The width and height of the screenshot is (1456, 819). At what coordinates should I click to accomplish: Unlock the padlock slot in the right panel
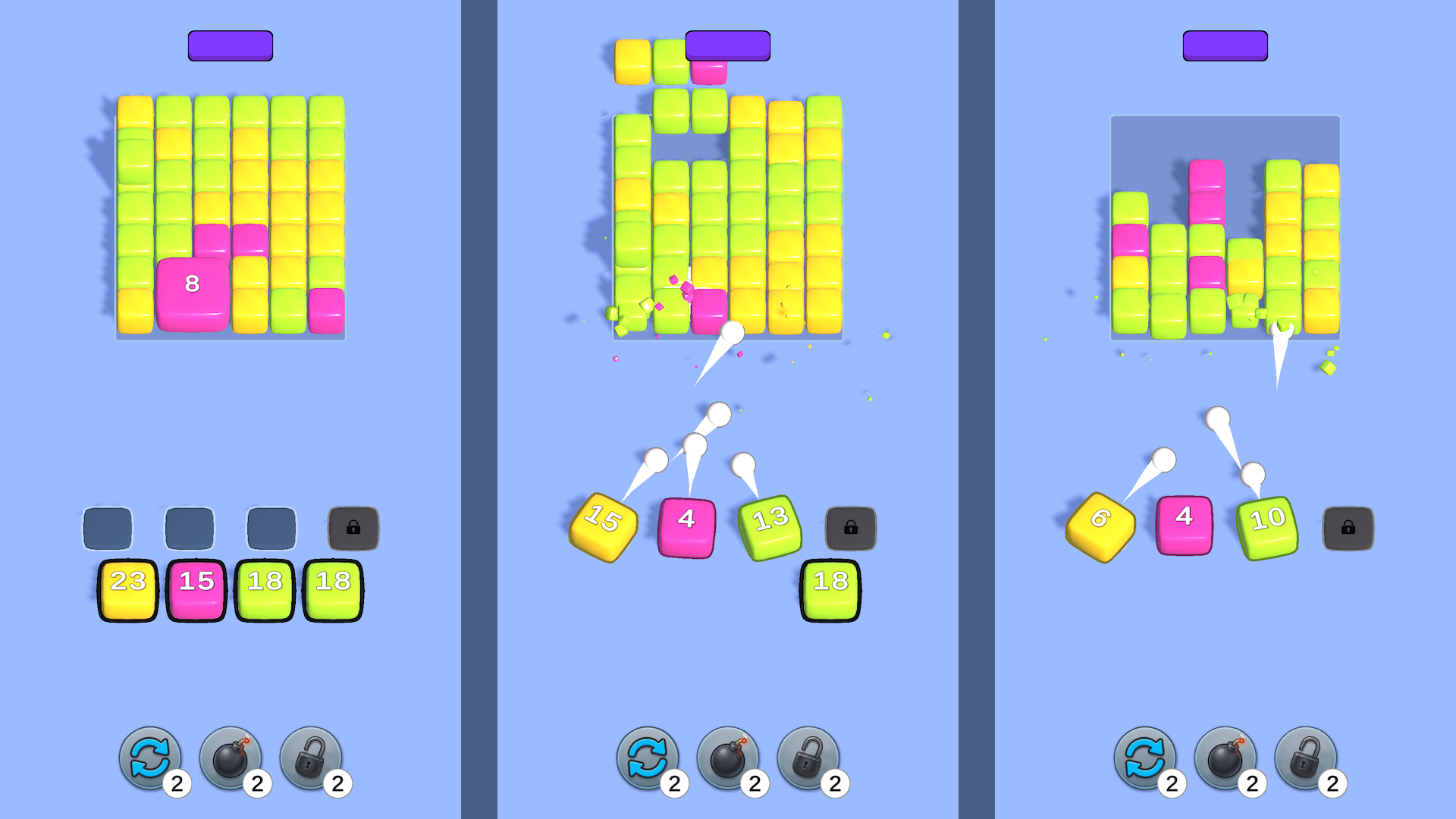click(x=1348, y=527)
